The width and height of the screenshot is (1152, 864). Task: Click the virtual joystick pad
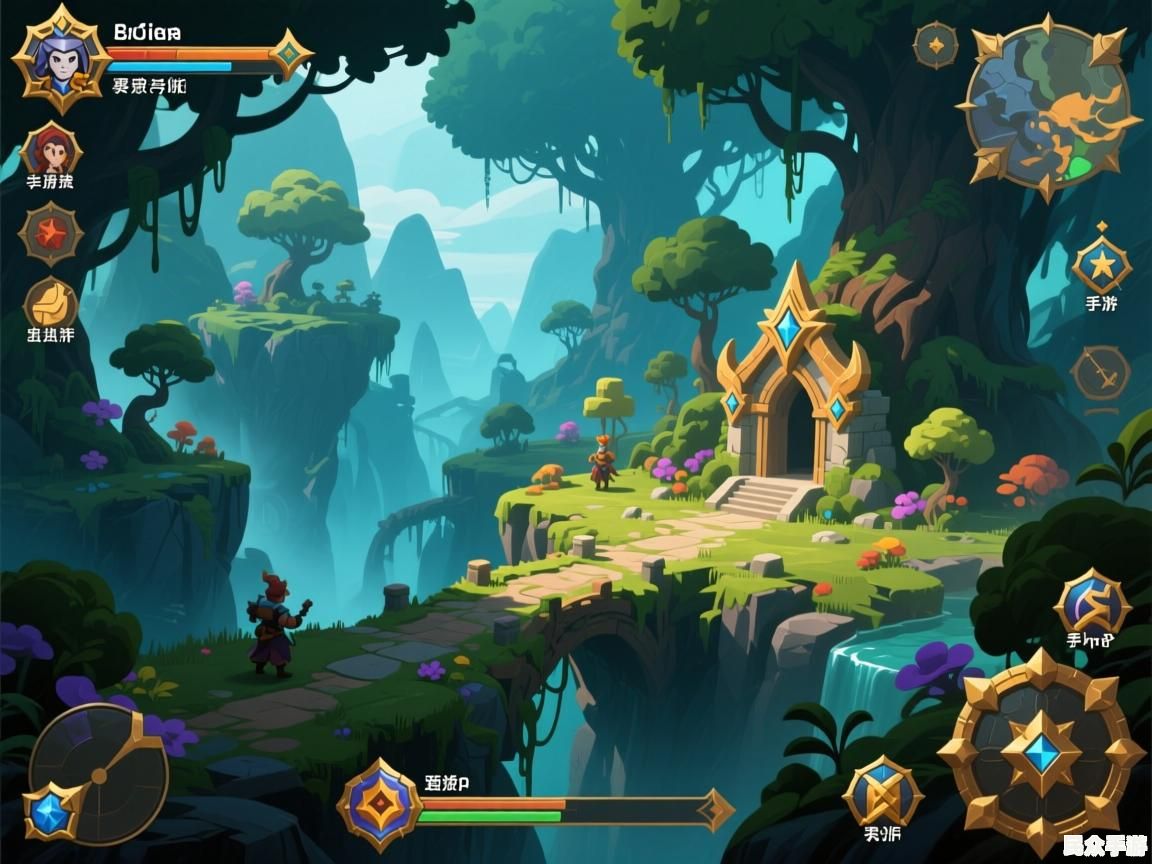click(x=98, y=773)
